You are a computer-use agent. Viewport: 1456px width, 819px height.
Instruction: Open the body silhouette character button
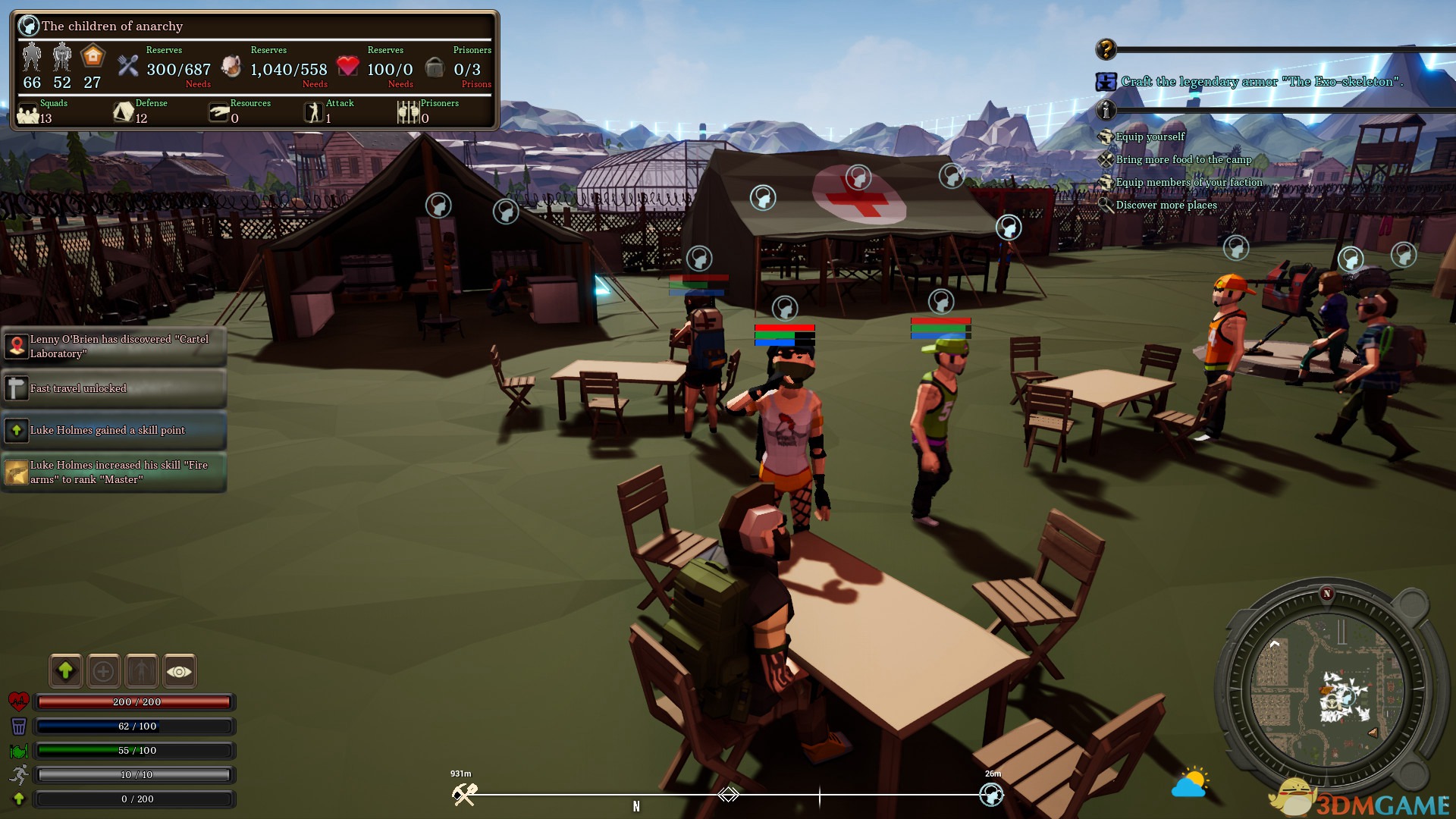pyautogui.click(x=142, y=671)
